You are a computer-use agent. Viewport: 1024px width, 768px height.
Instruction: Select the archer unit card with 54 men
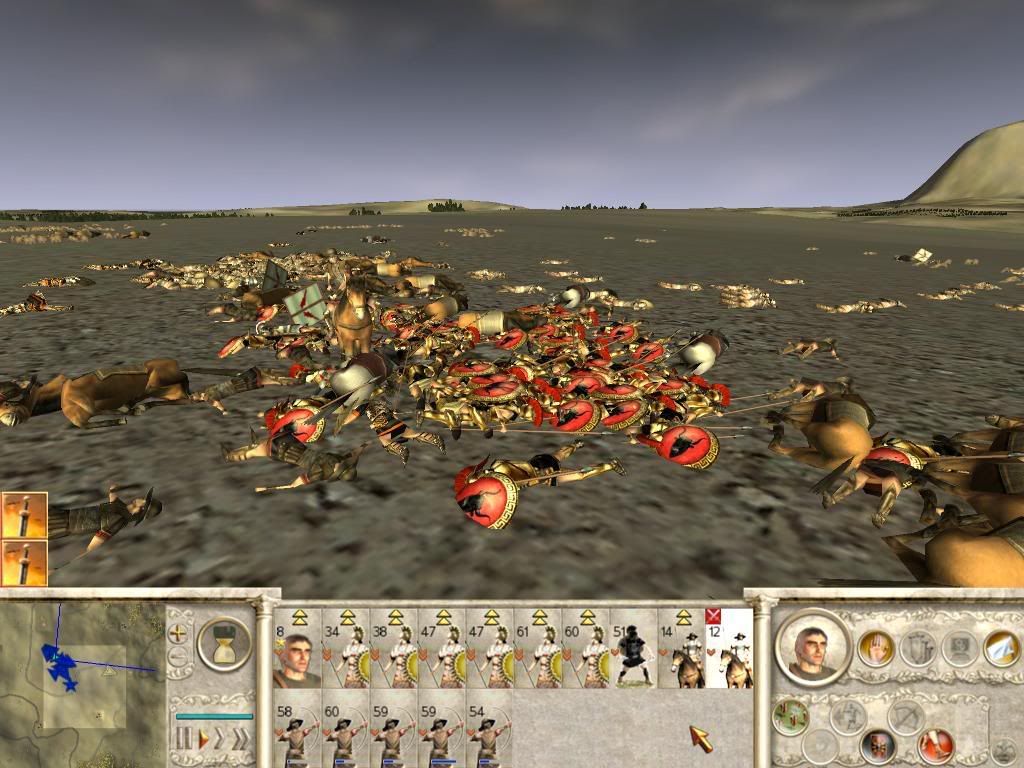point(489,730)
